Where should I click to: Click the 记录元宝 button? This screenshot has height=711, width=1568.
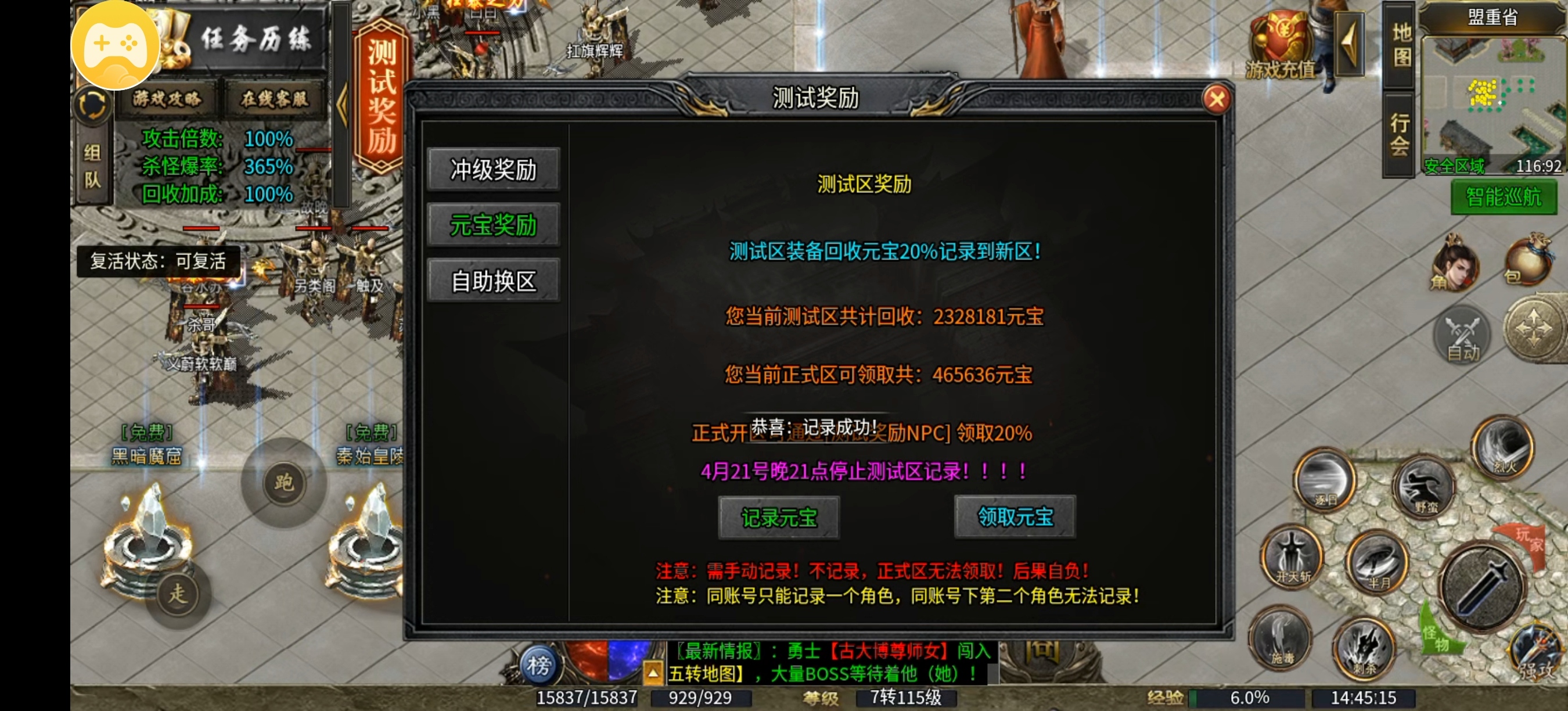779,518
